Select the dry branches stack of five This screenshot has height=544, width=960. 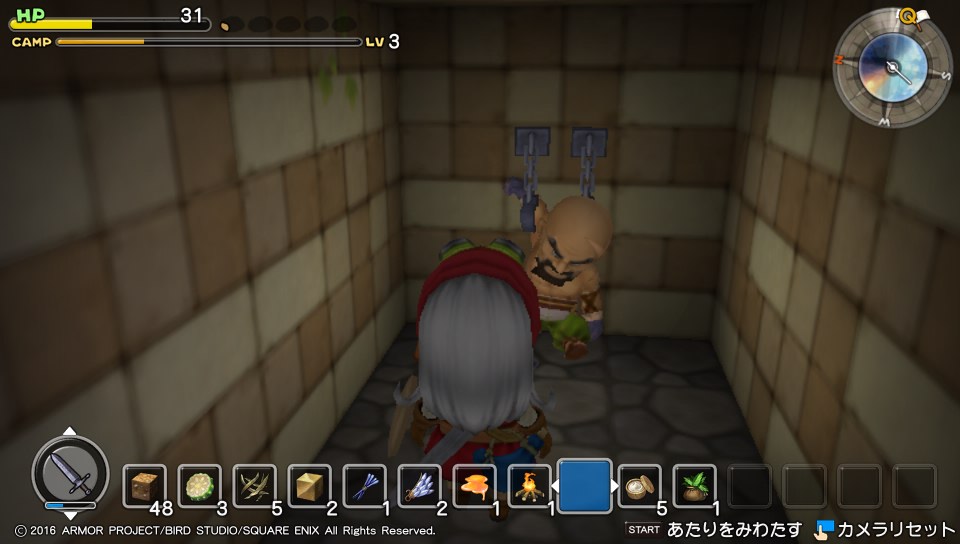click(x=254, y=486)
